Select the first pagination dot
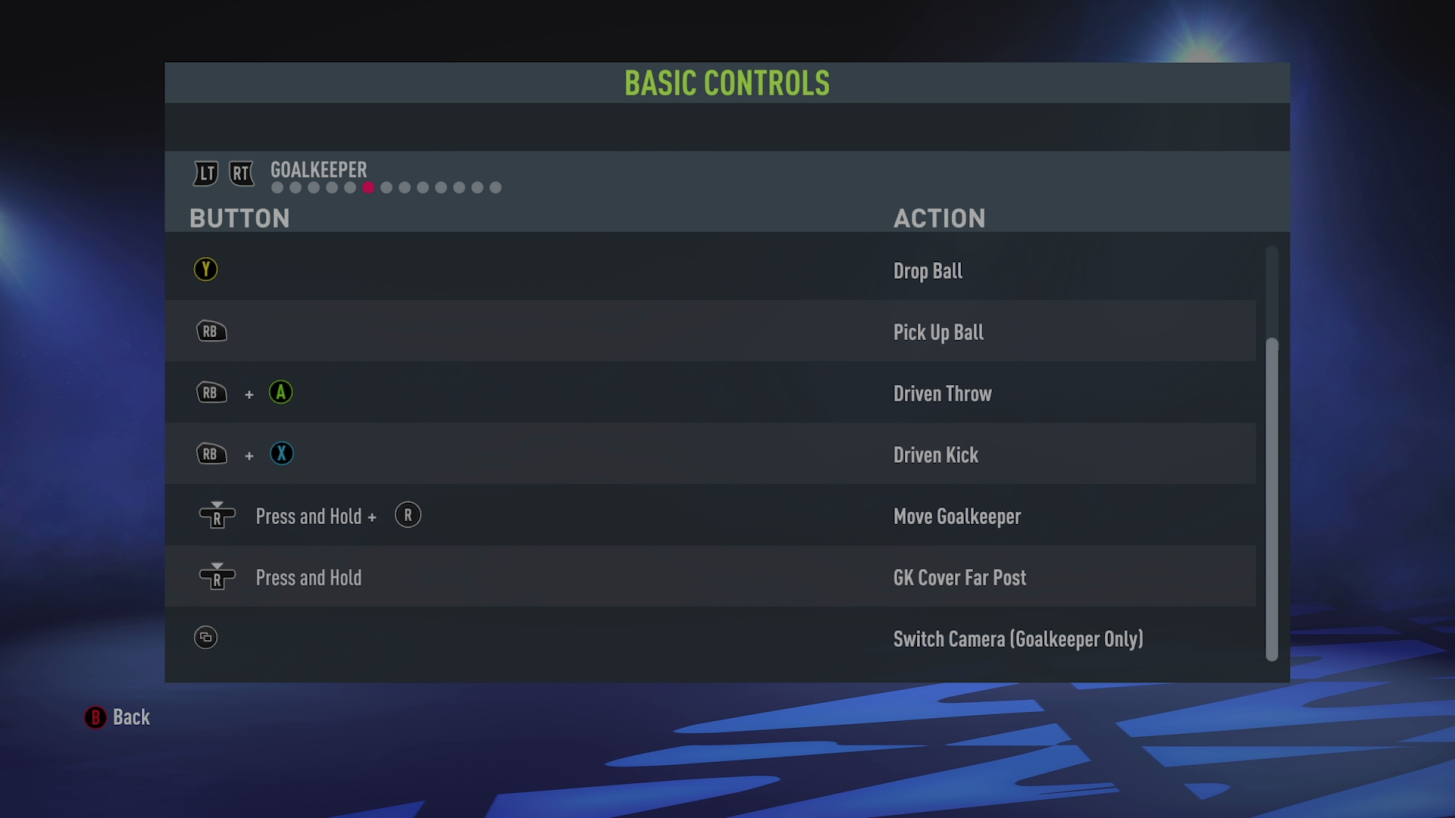 [276, 187]
